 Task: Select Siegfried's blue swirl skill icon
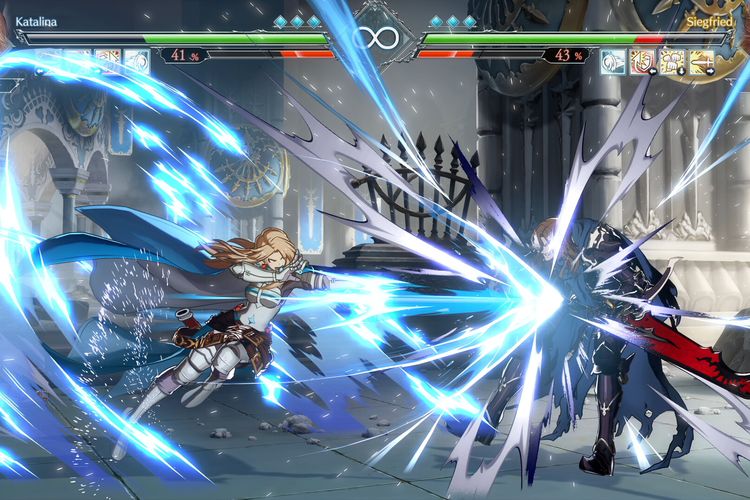pos(613,62)
